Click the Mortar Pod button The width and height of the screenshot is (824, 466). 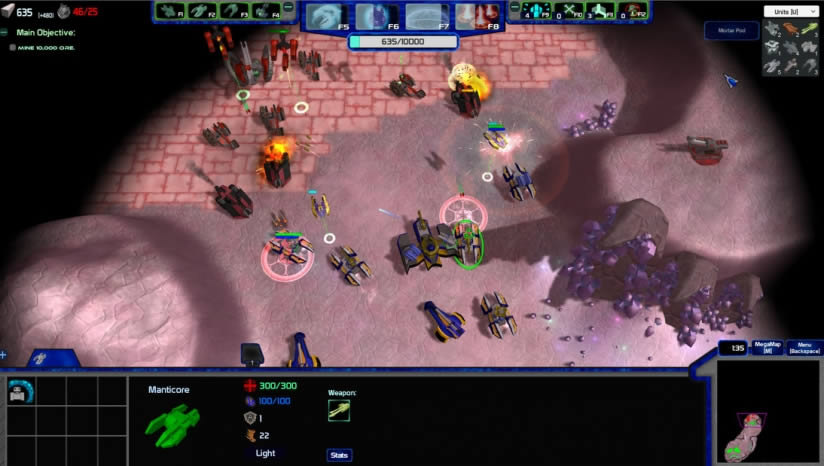pyautogui.click(x=731, y=31)
